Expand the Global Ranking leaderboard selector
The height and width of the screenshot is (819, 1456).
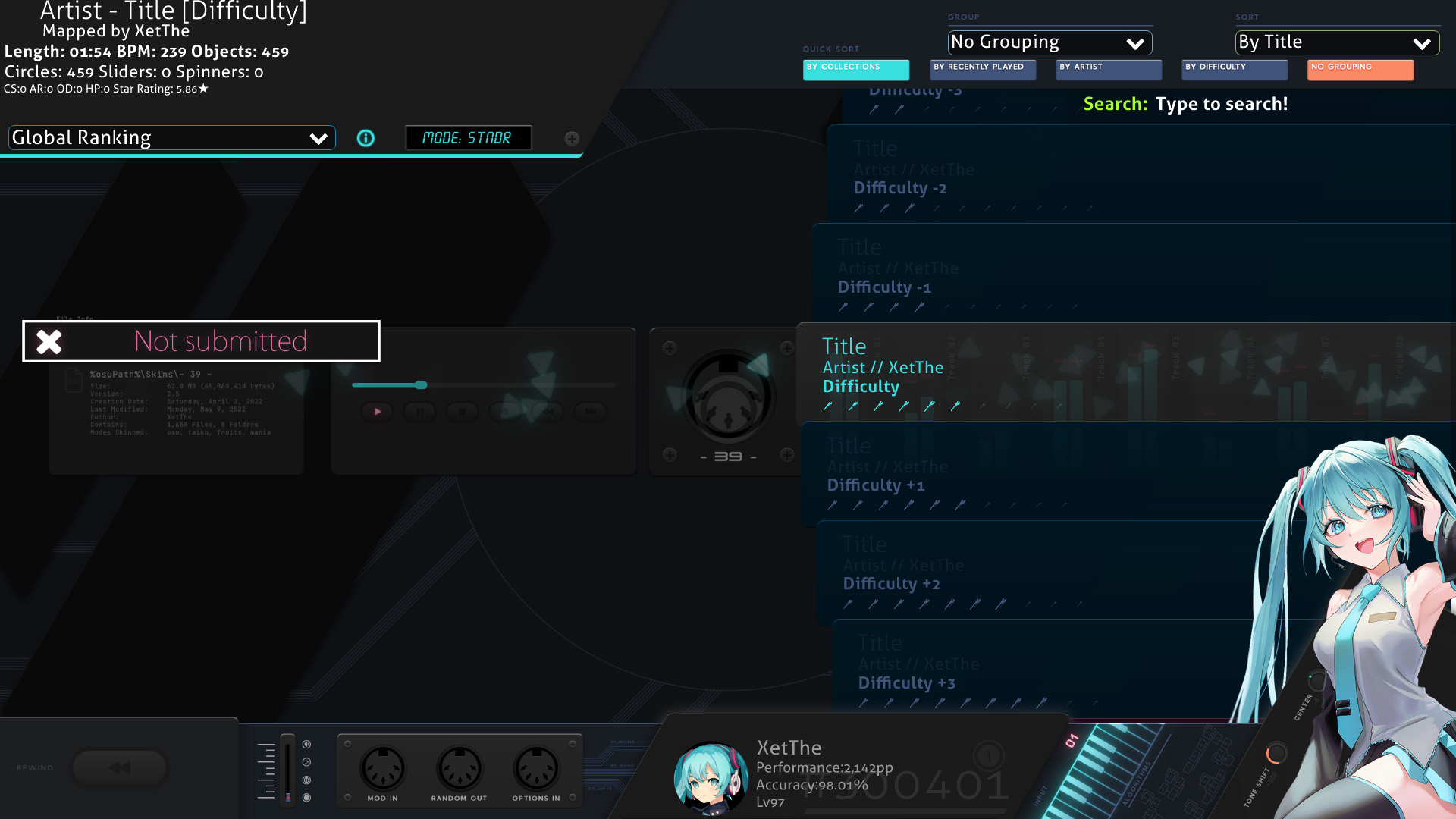click(x=171, y=137)
